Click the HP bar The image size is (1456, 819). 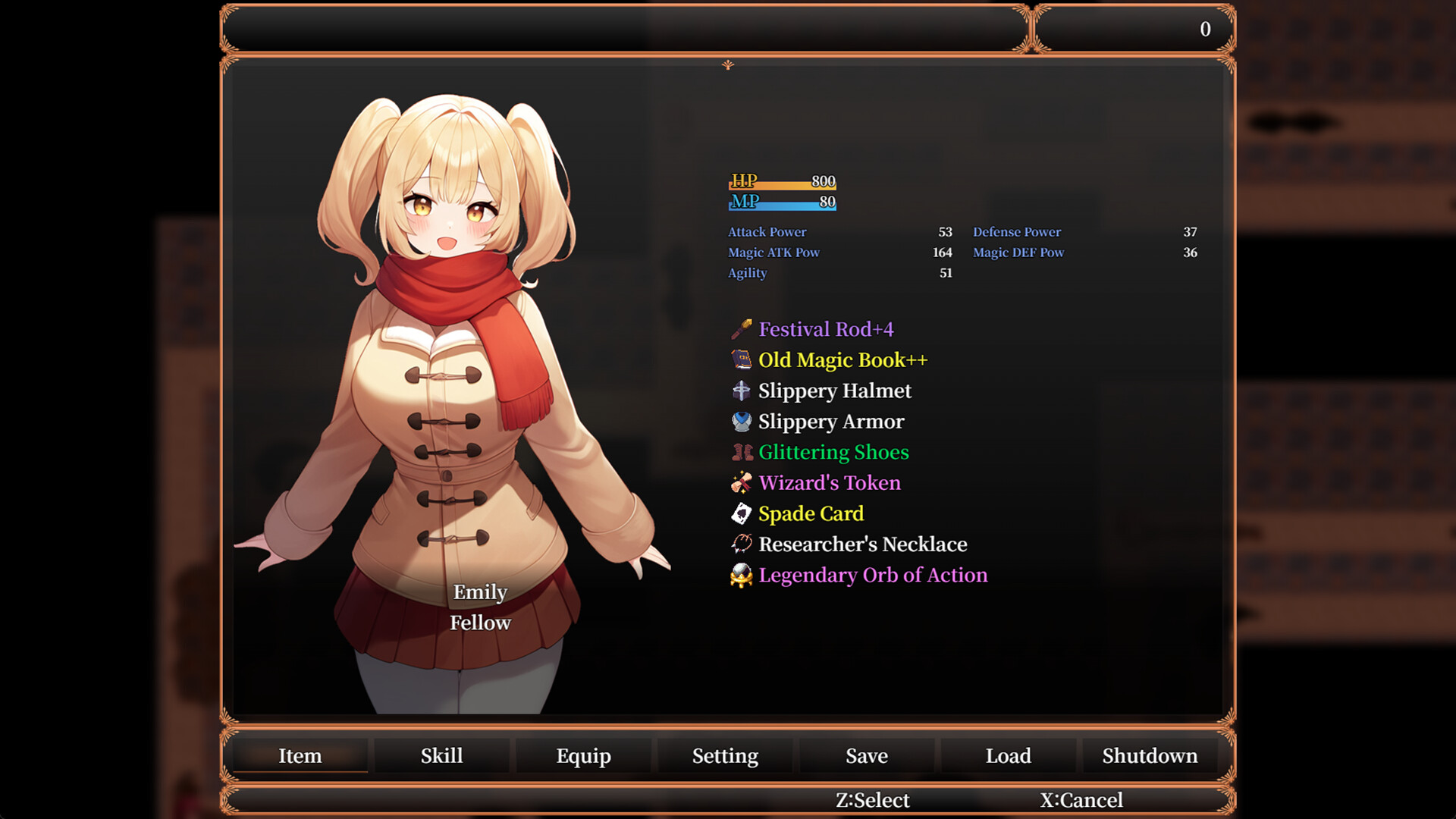781,182
